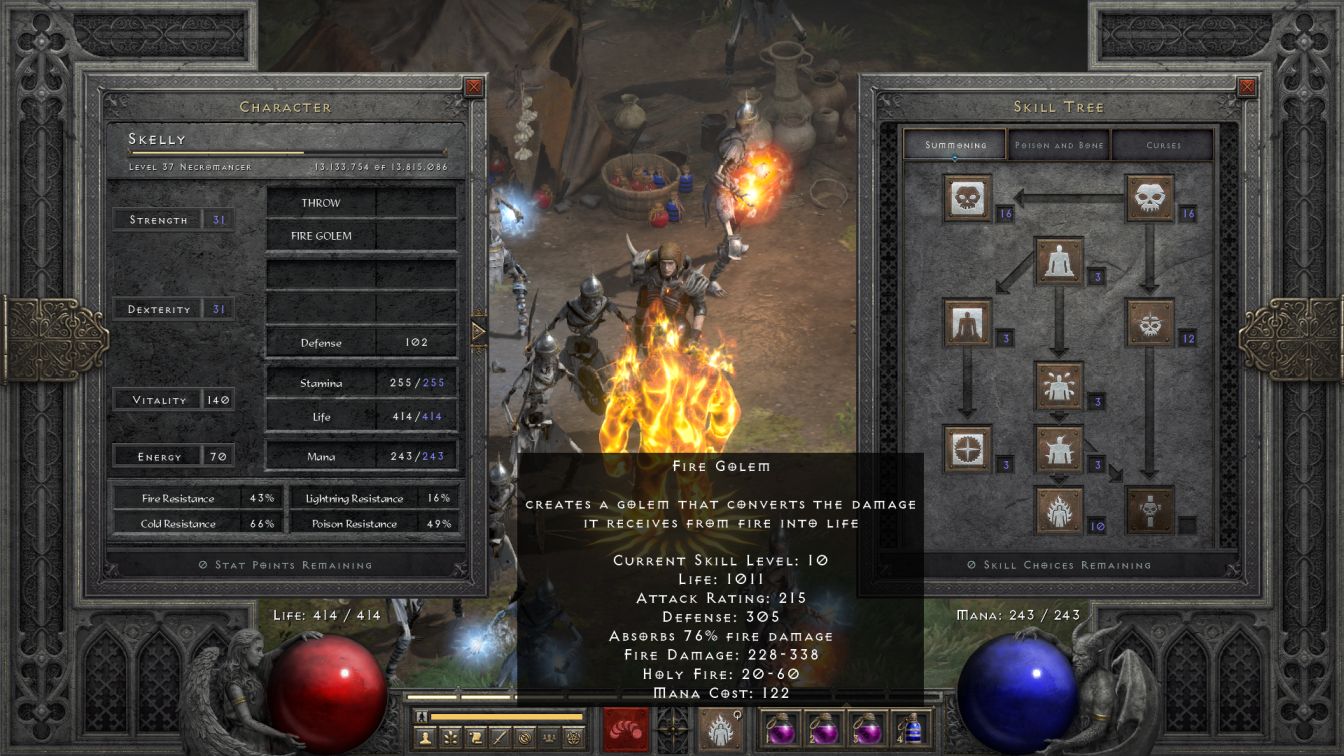This screenshot has width=1344, height=756.
Task: Select the Summoning skill tab
Action: [x=955, y=145]
